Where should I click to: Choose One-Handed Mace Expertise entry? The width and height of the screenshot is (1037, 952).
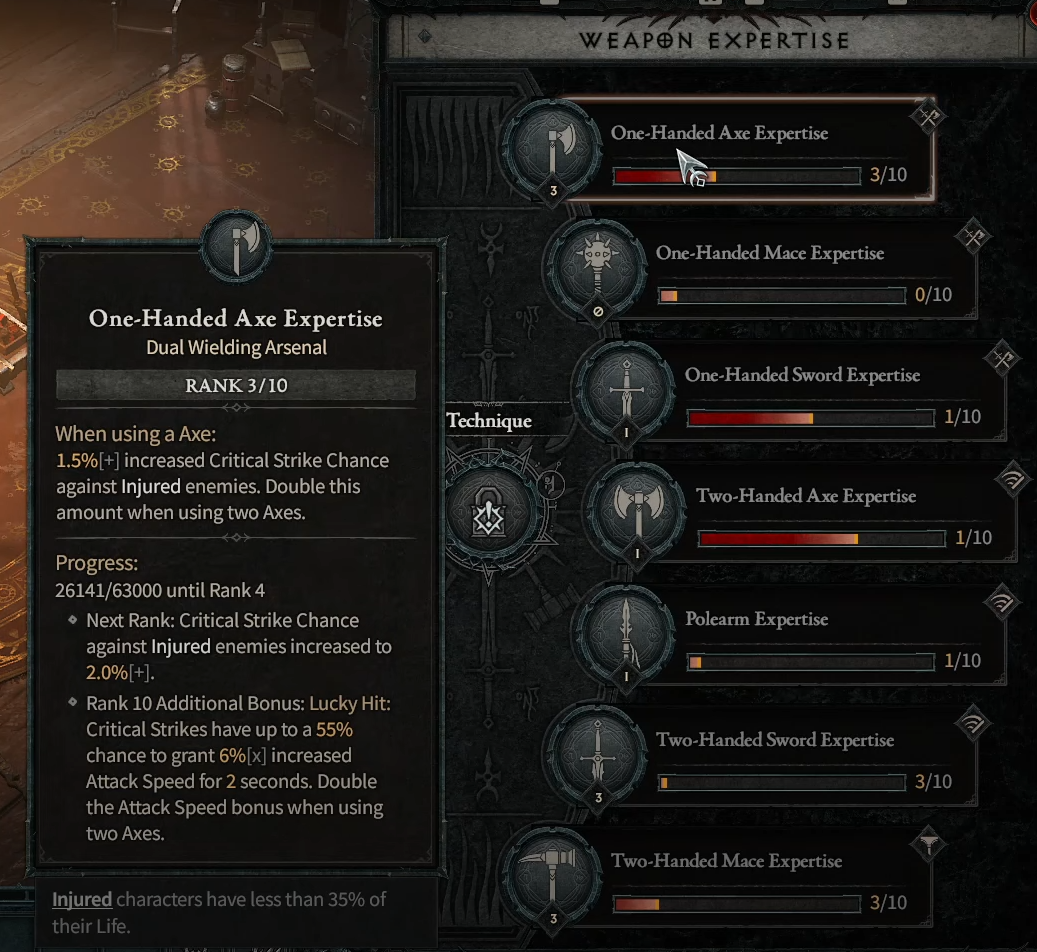pyautogui.click(x=790, y=272)
